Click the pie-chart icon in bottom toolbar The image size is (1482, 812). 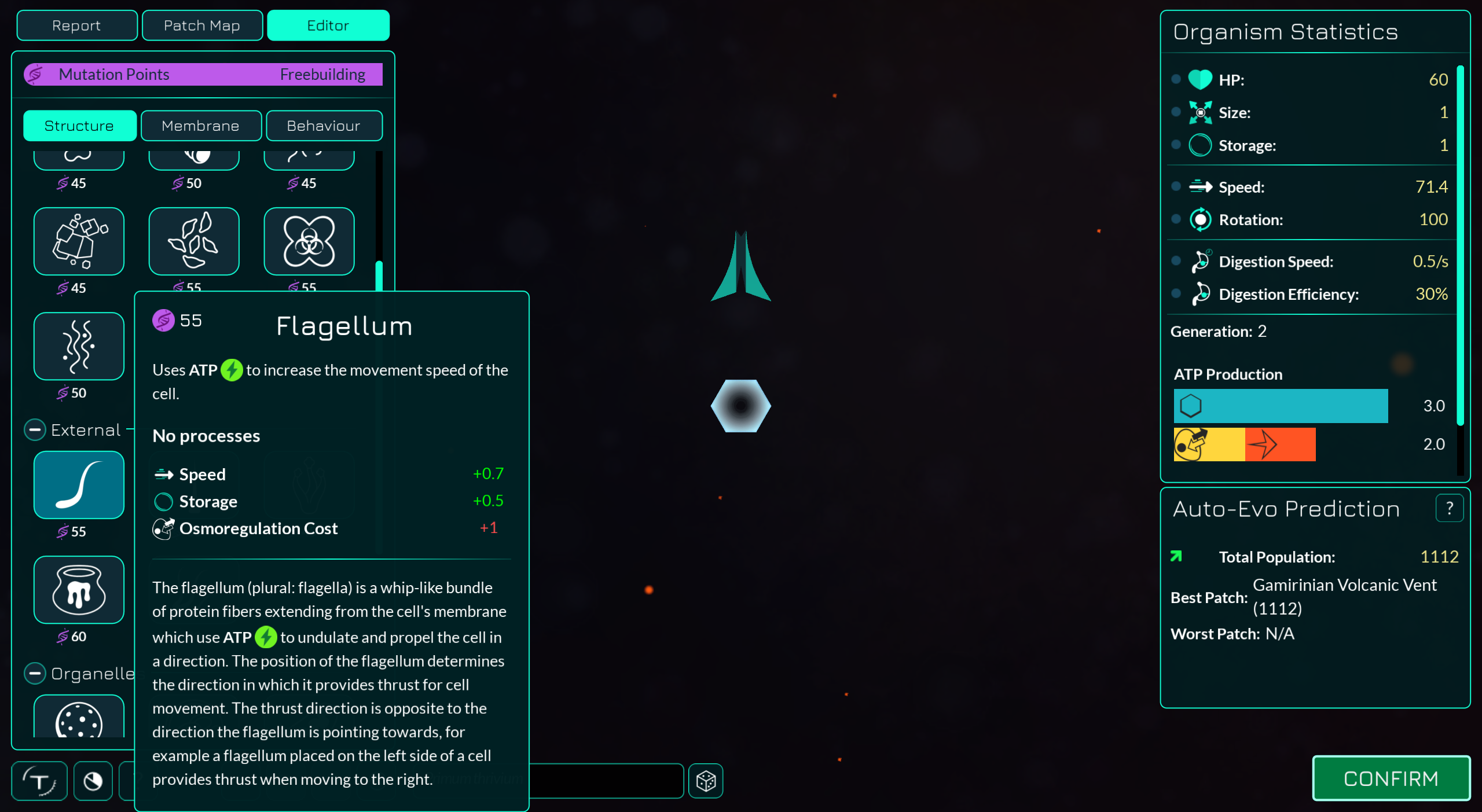pos(93,781)
